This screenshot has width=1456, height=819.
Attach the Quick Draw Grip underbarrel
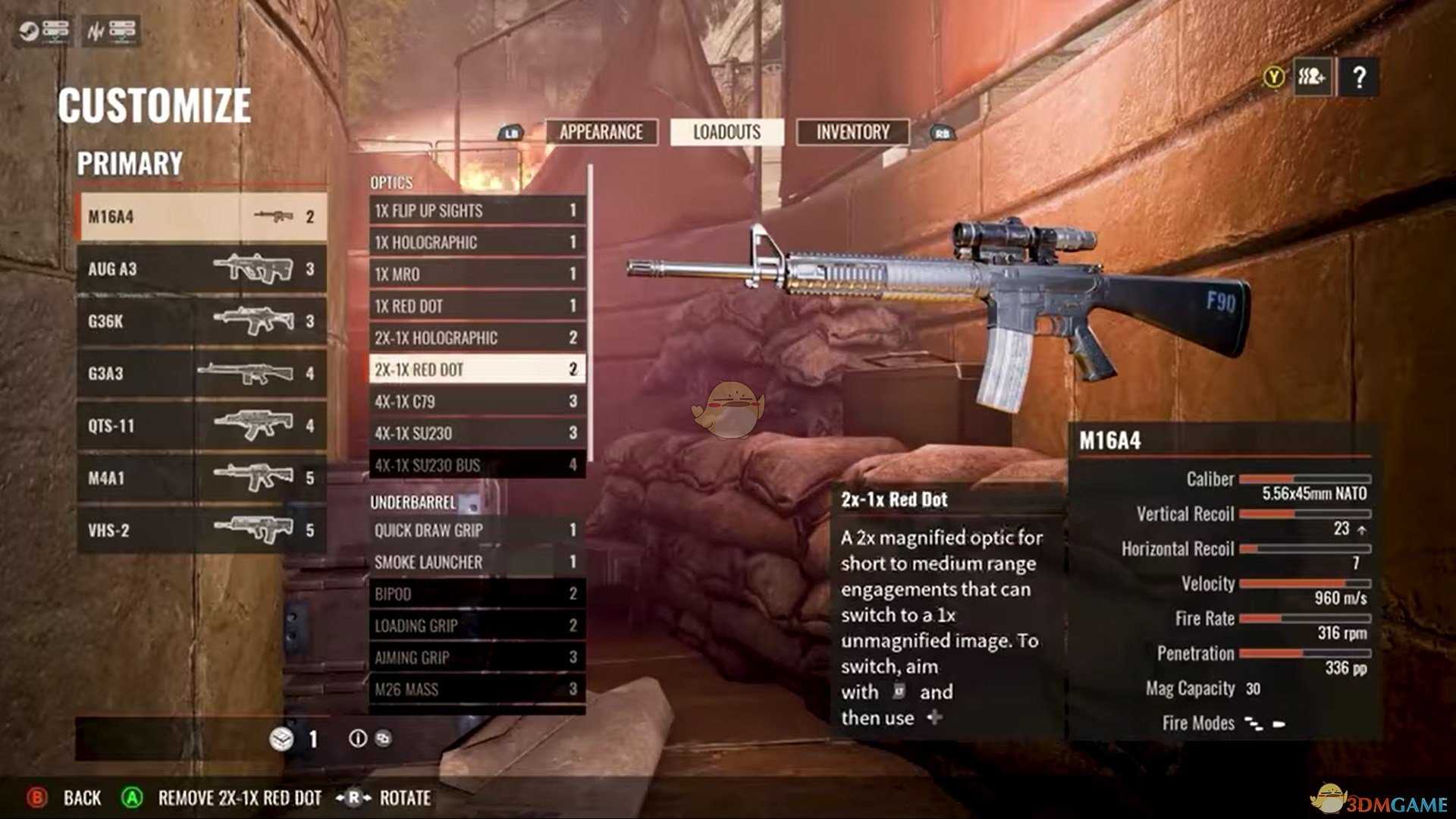[476, 531]
